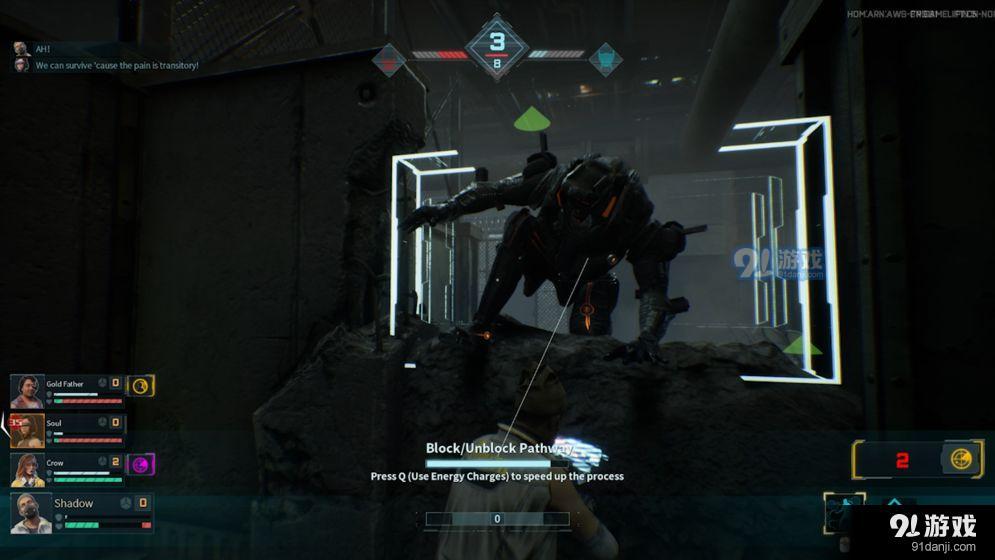The width and height of the screenshot is (995, 560).
Task: Activate Crow's purple ability icon
Action: [x=141, y=464]
